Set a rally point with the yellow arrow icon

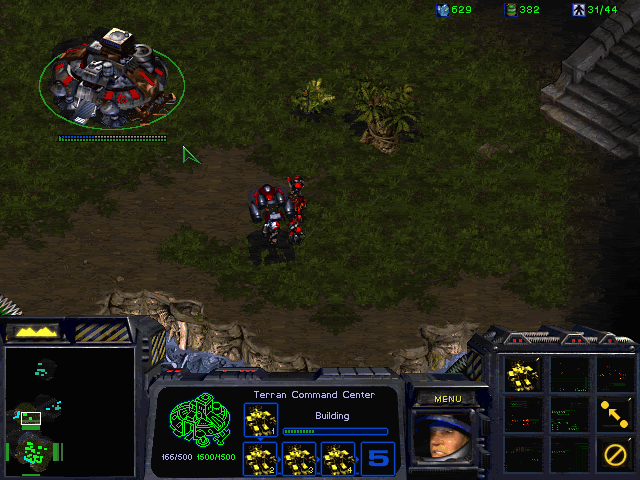[614, 412]
